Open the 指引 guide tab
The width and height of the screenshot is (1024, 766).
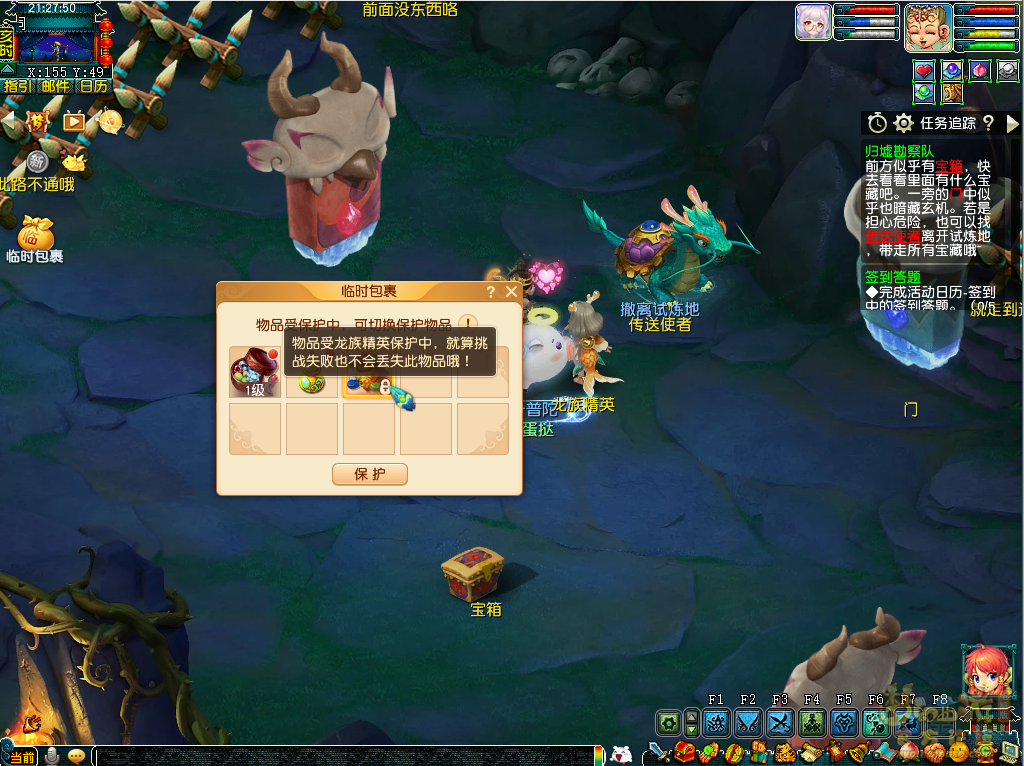tap(18, 86)
